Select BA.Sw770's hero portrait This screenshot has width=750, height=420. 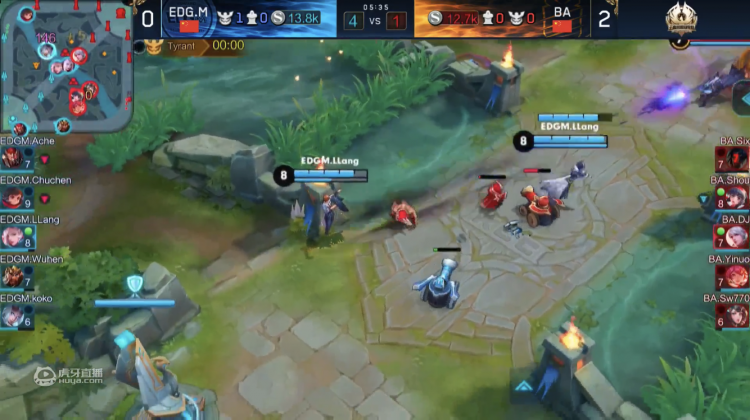[x=736, y=315]
